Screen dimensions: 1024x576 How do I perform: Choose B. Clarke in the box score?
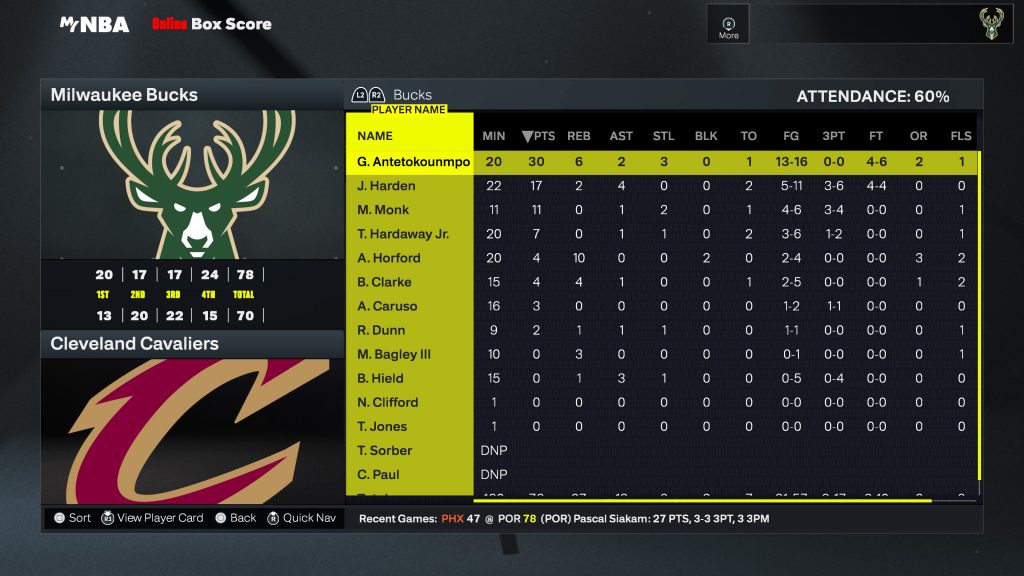(384, 282)
